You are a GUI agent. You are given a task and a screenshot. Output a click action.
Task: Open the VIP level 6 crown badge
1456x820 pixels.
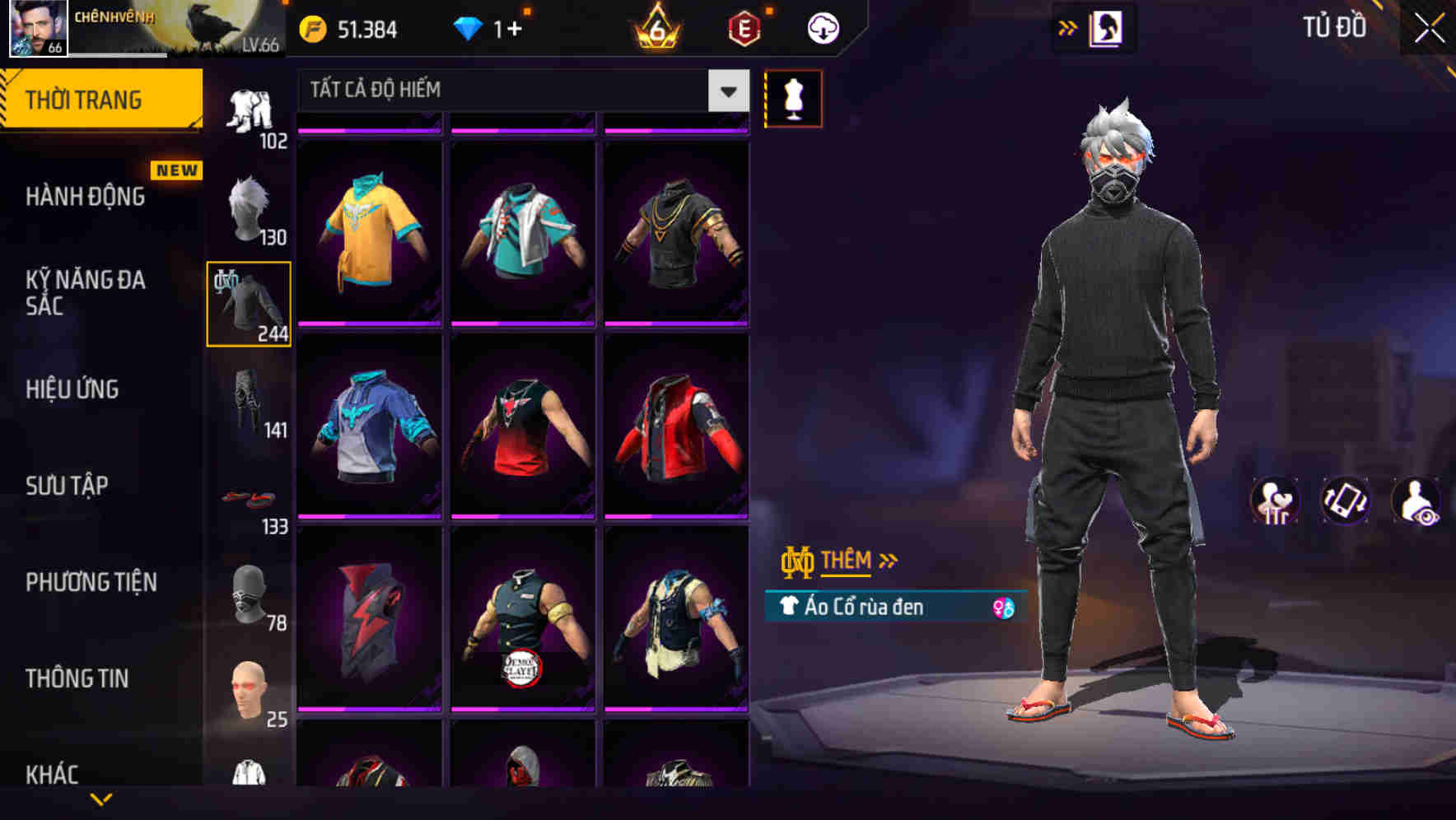656,27
